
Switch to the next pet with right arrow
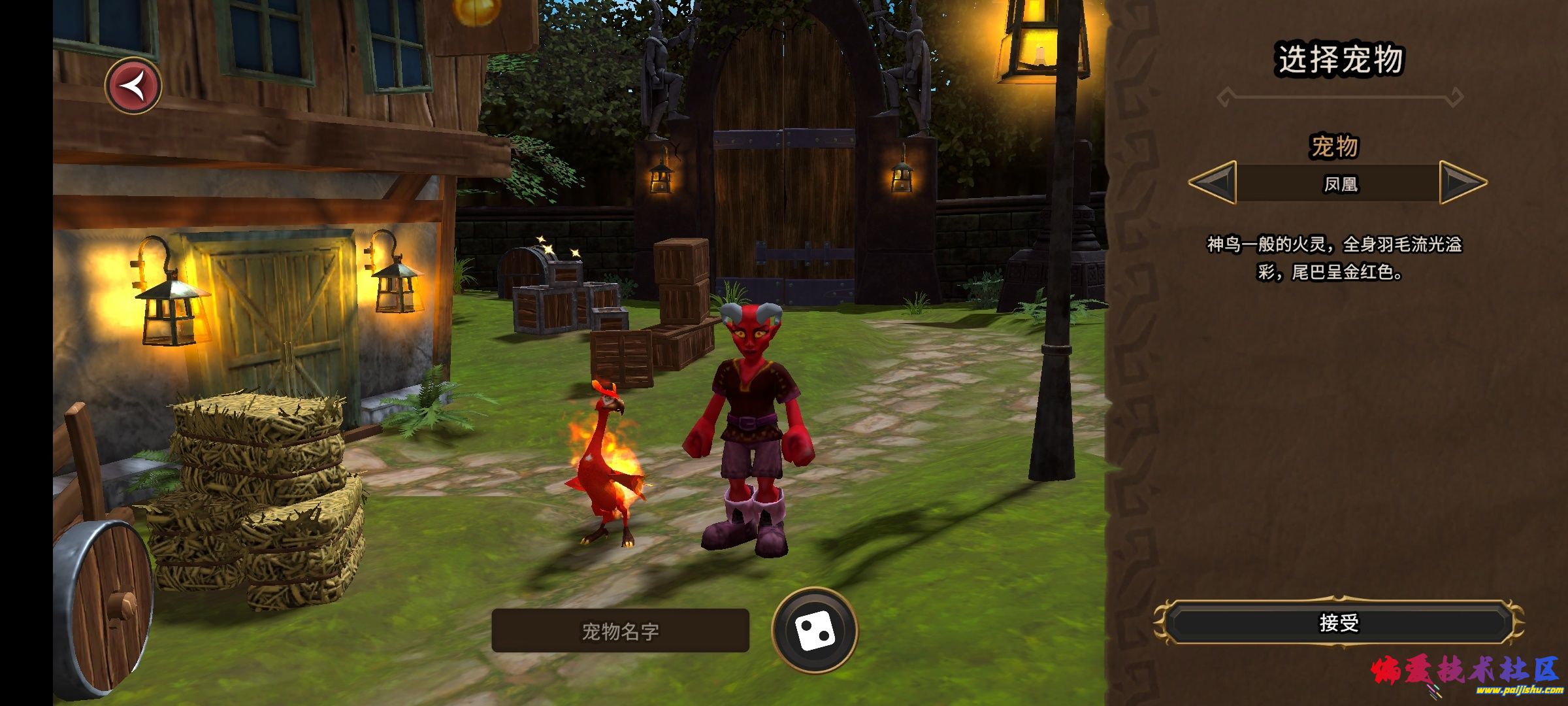(1462, 182)
